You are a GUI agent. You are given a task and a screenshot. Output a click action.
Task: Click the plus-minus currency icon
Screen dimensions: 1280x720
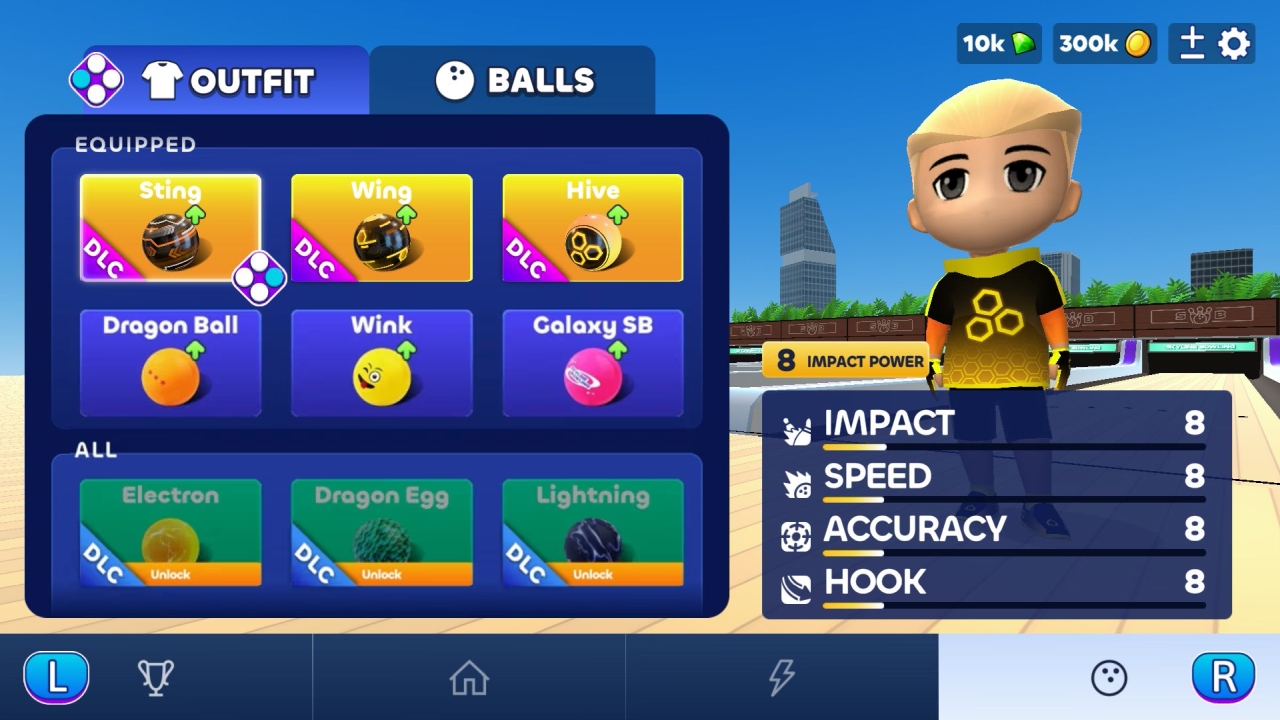pyautogui.click(x=1191, y=43)
